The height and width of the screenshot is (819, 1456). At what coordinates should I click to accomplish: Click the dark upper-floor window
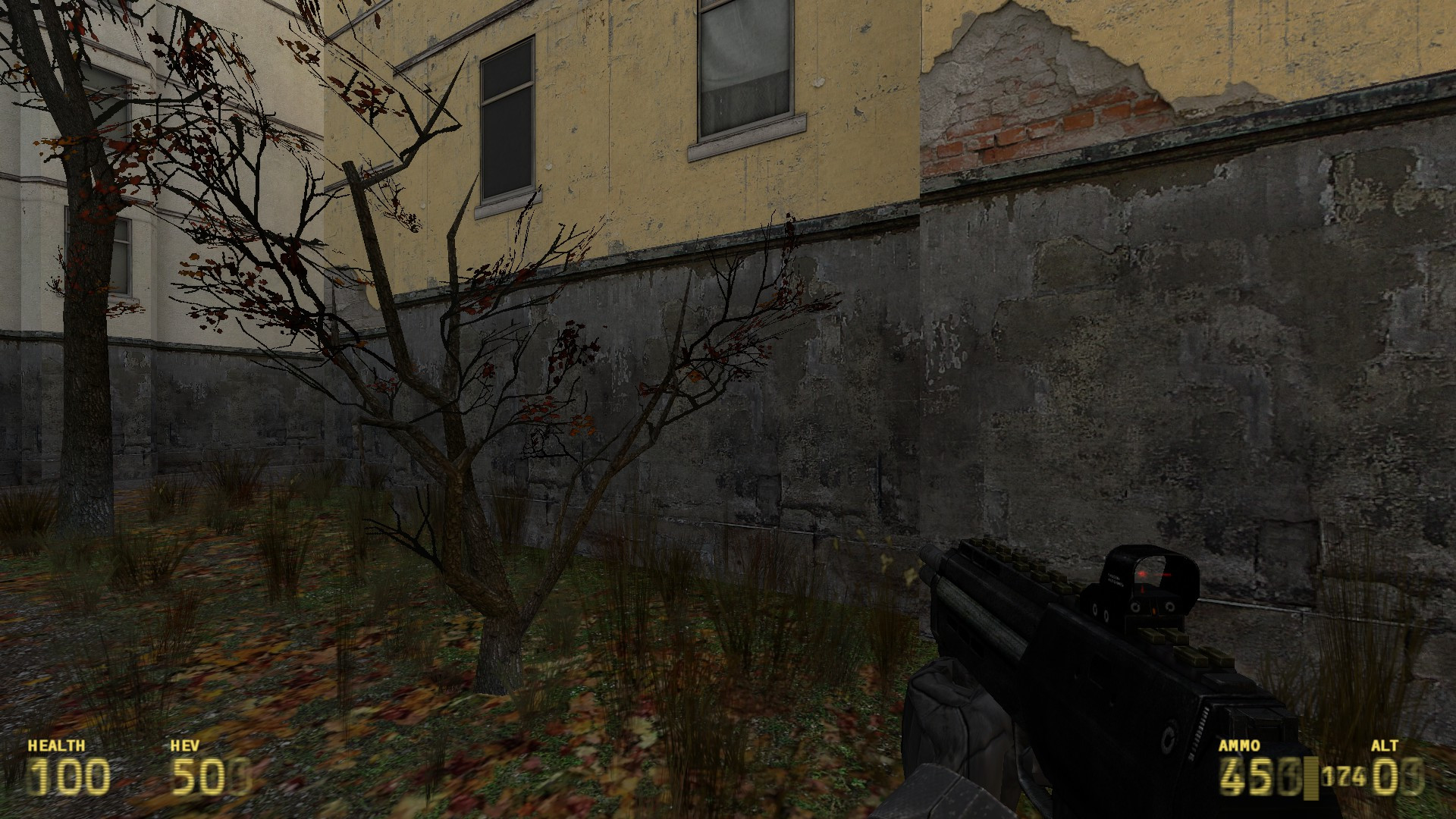pos(507,118)
